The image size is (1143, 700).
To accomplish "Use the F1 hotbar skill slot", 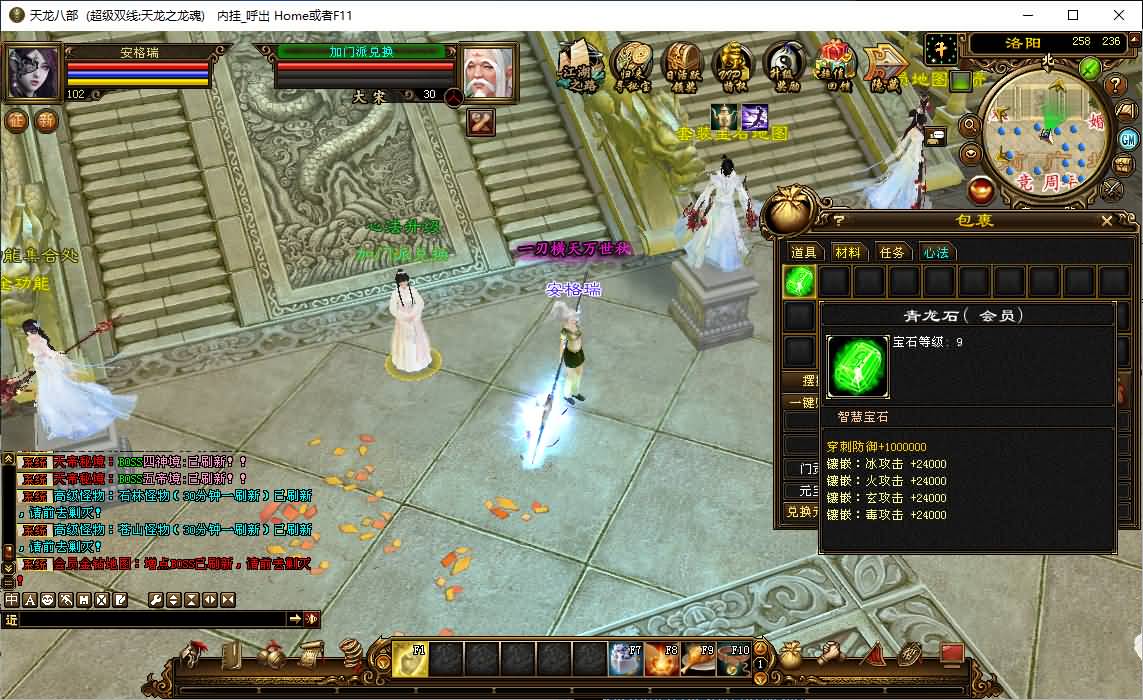I will [410, 659].
